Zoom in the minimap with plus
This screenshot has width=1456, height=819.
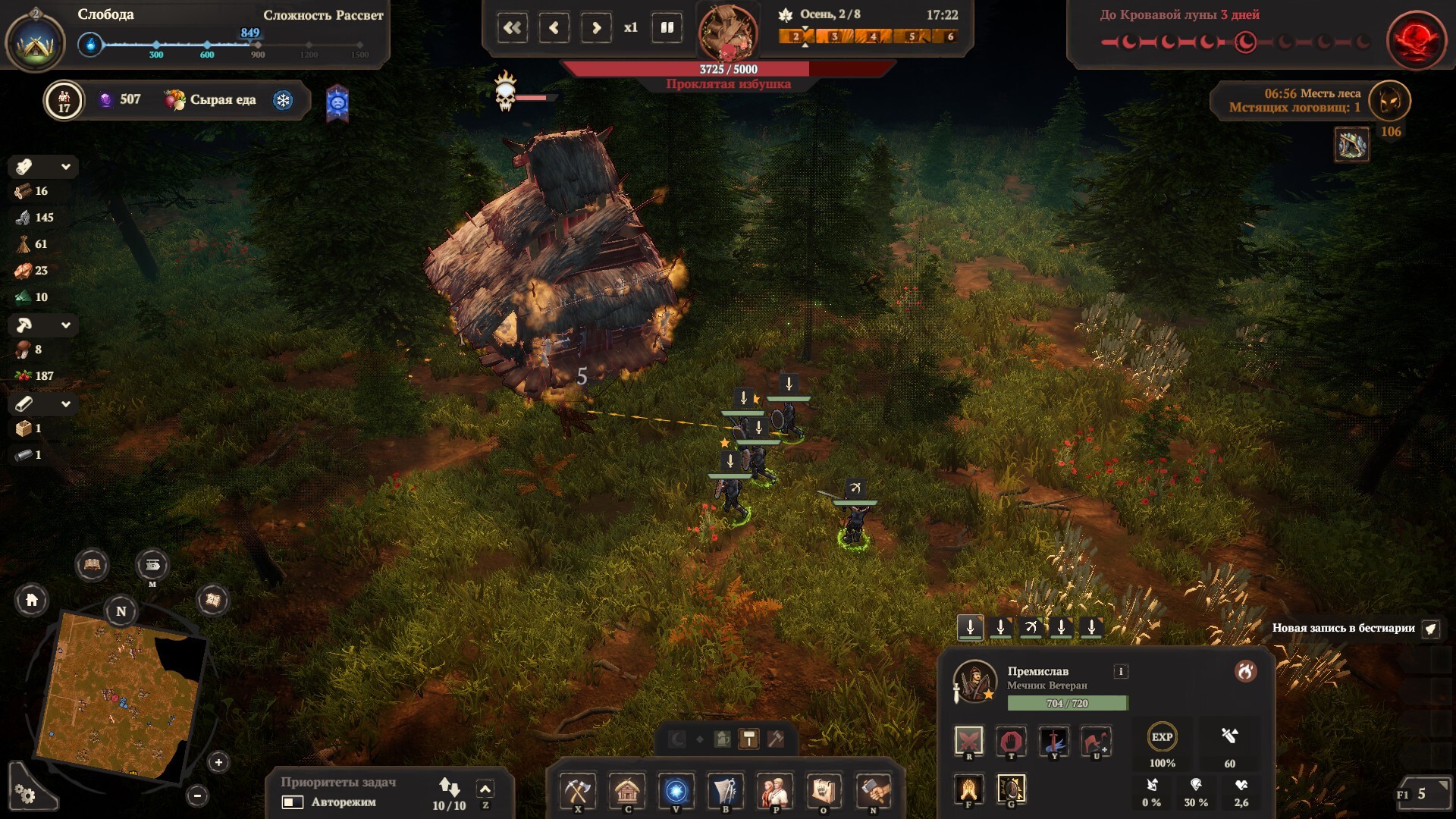tap(218, 762)
